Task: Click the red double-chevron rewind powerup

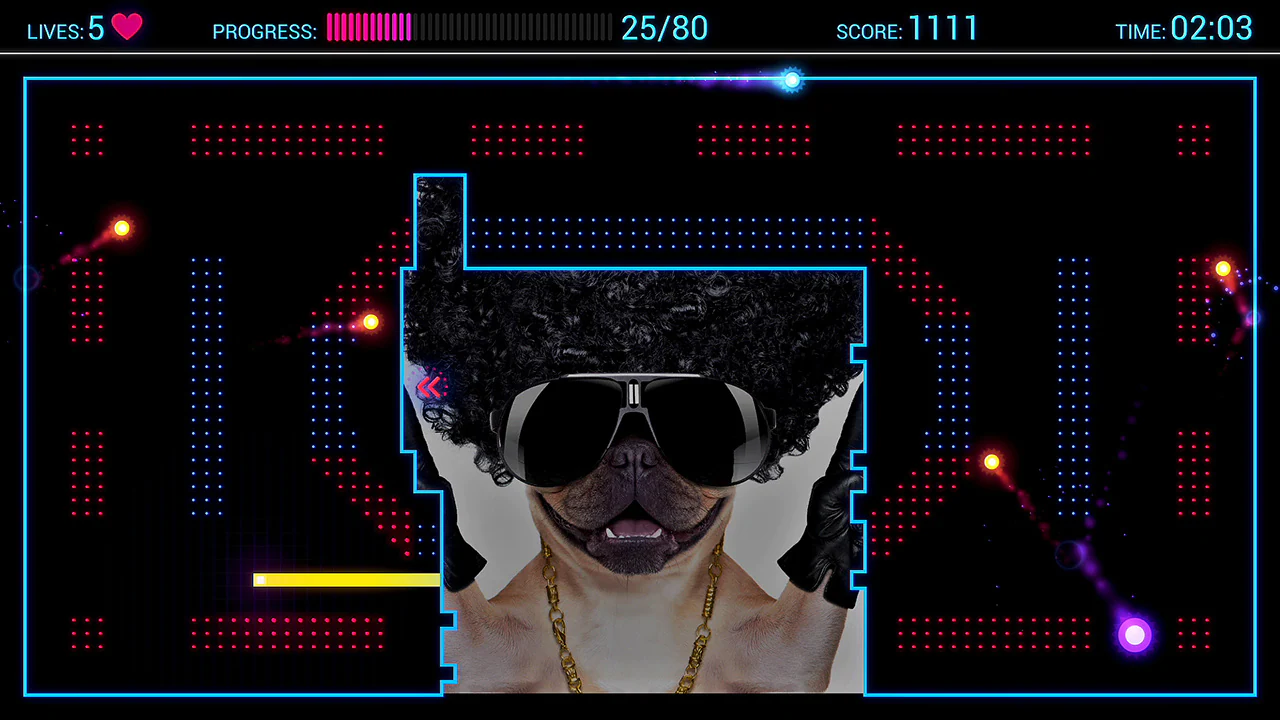Action: pyautogui.click(x=432, y=387)
